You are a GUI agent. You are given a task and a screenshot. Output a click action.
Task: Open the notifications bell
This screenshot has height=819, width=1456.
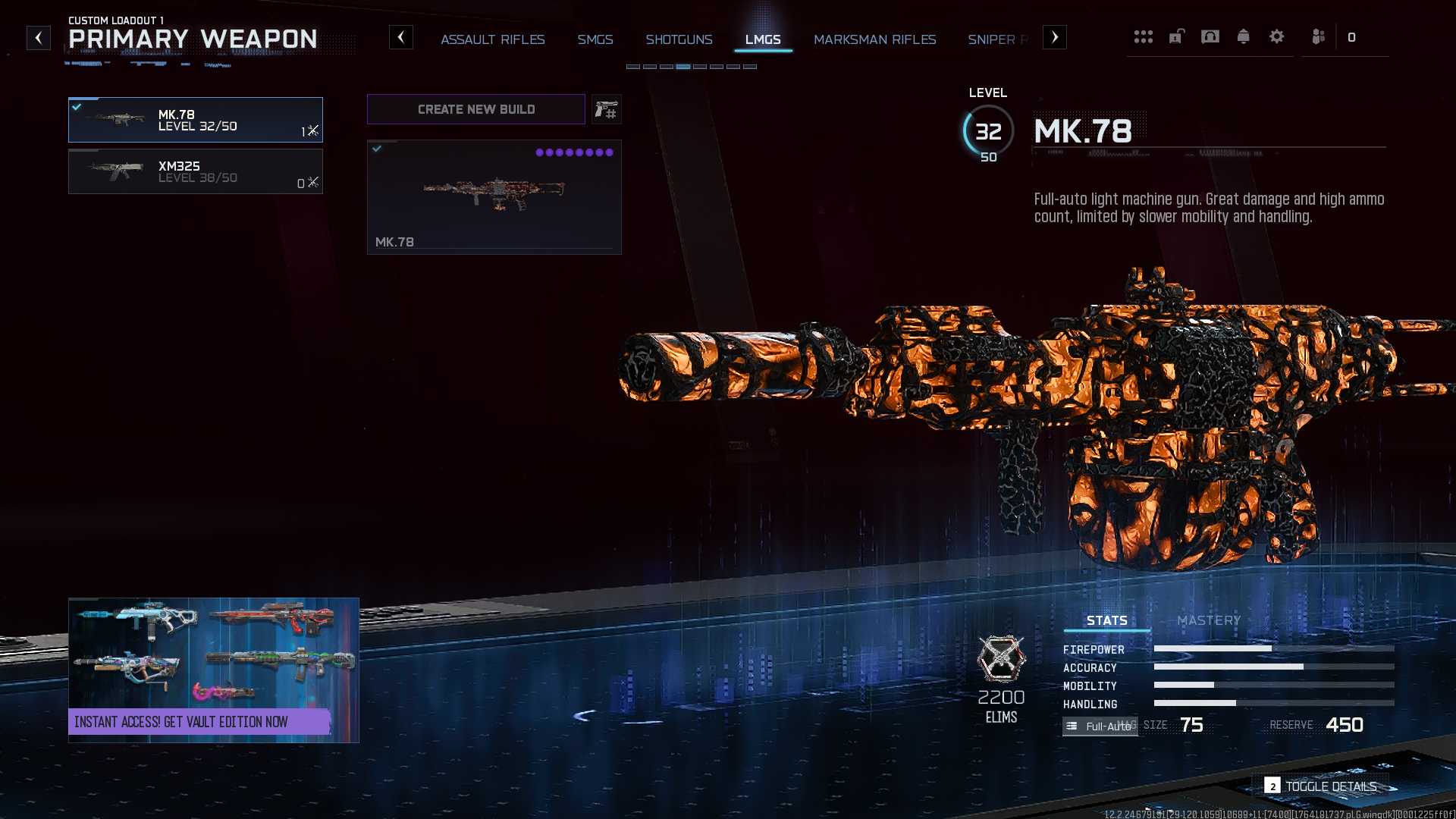pos(1243,37)
